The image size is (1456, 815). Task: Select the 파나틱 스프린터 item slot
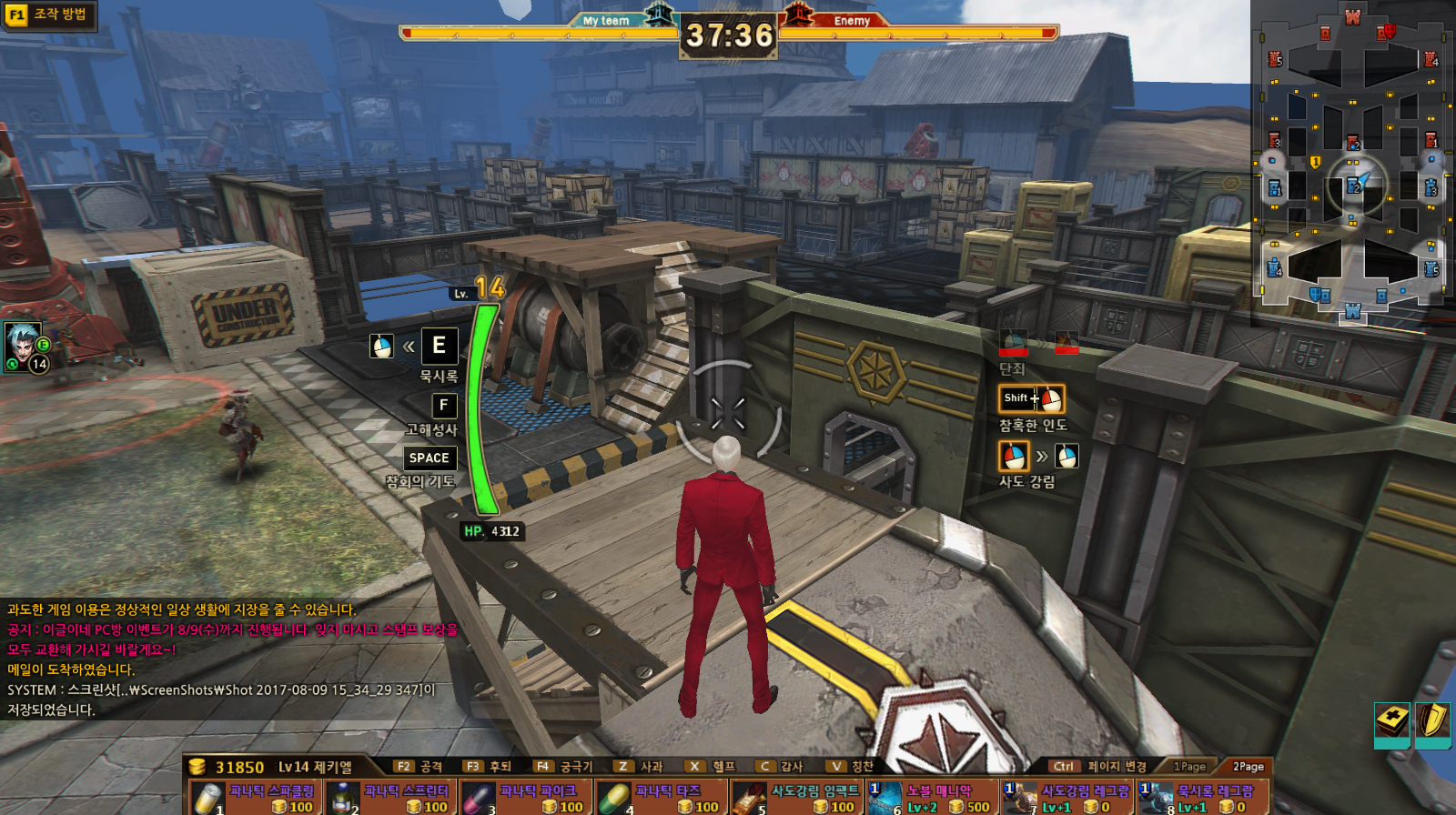(x=389, y=798)
